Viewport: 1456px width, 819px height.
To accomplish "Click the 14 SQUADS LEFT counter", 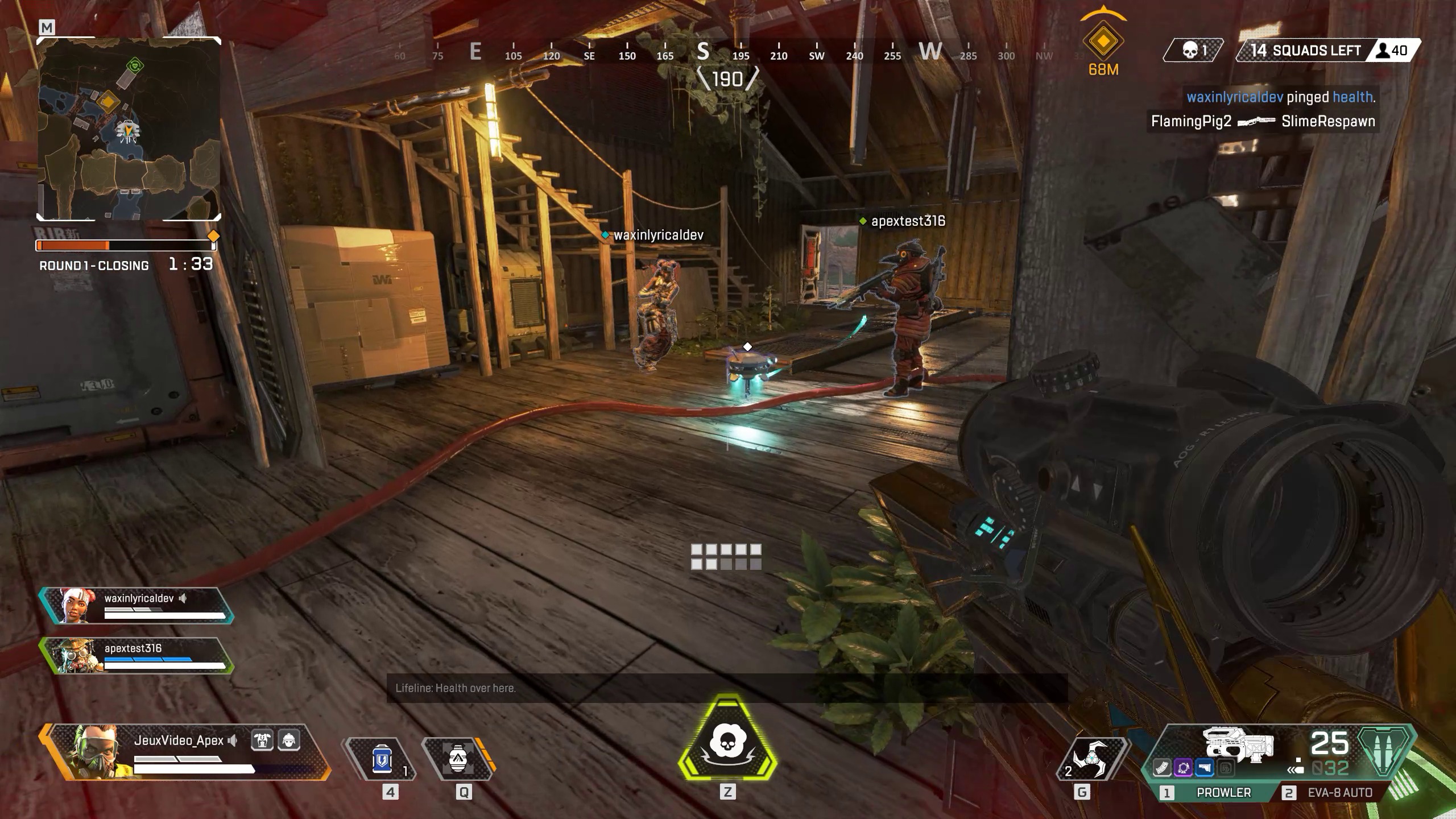I will (x=1305, y=50).
